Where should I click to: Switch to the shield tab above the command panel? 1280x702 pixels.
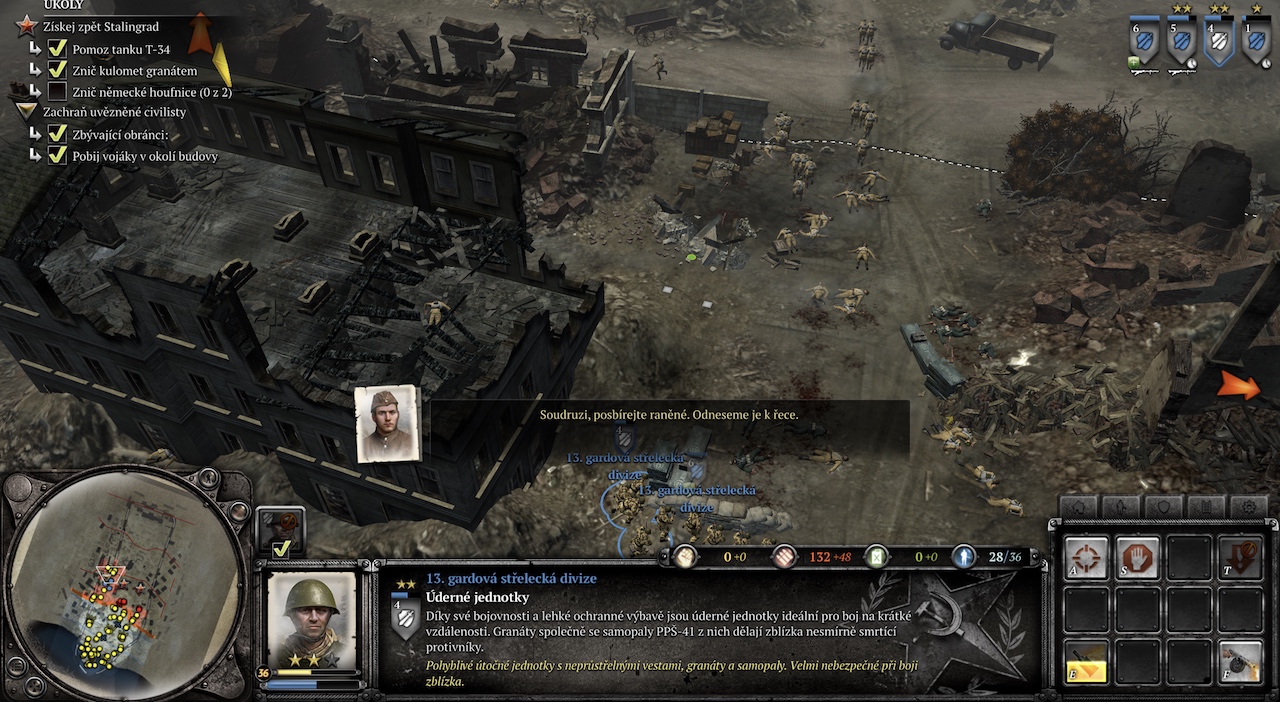(x=1164, y=507)
